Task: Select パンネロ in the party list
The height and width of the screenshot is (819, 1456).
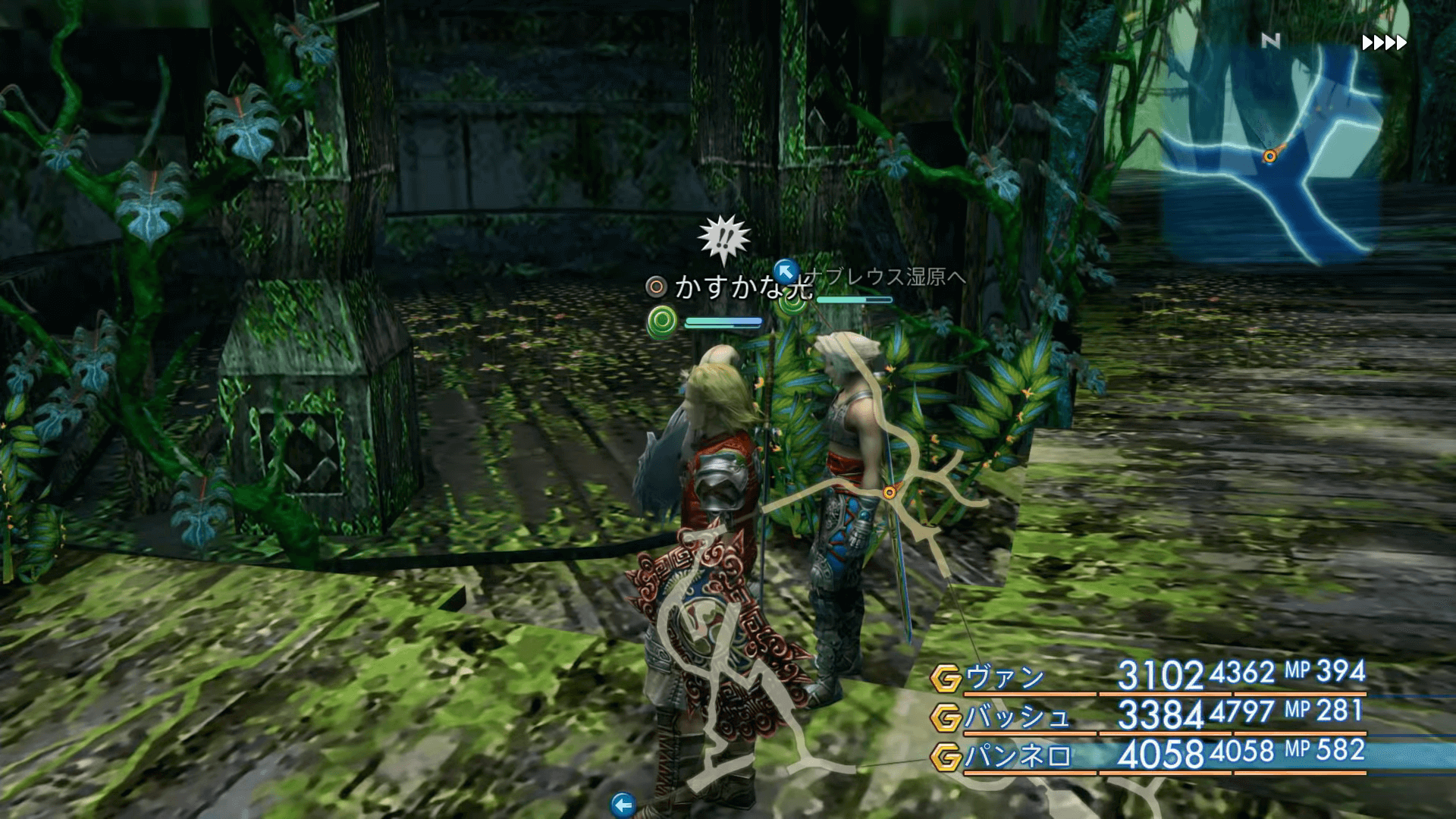Action: click(1018, 756)
